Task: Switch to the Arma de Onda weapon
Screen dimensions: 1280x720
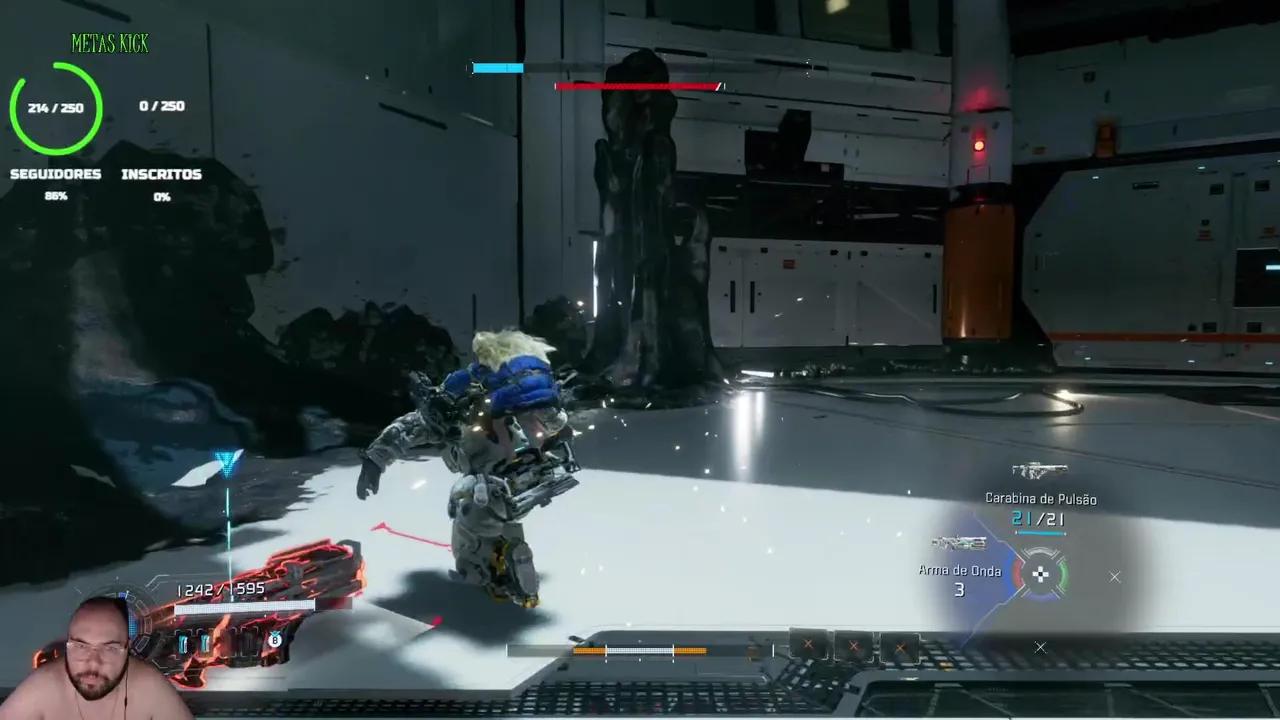Action: 959,544
